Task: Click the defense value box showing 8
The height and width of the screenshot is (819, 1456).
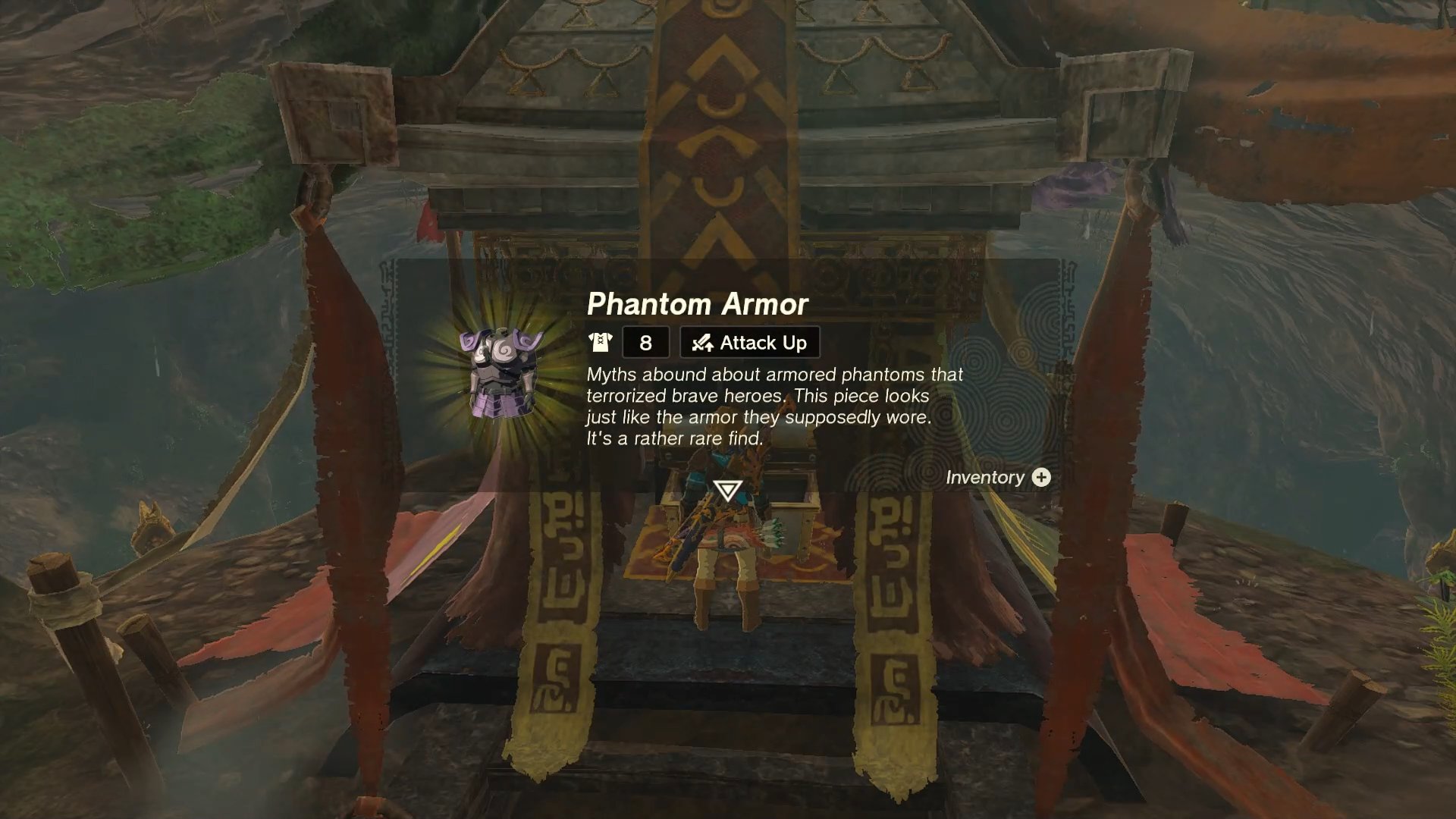Action: point(645,342)
